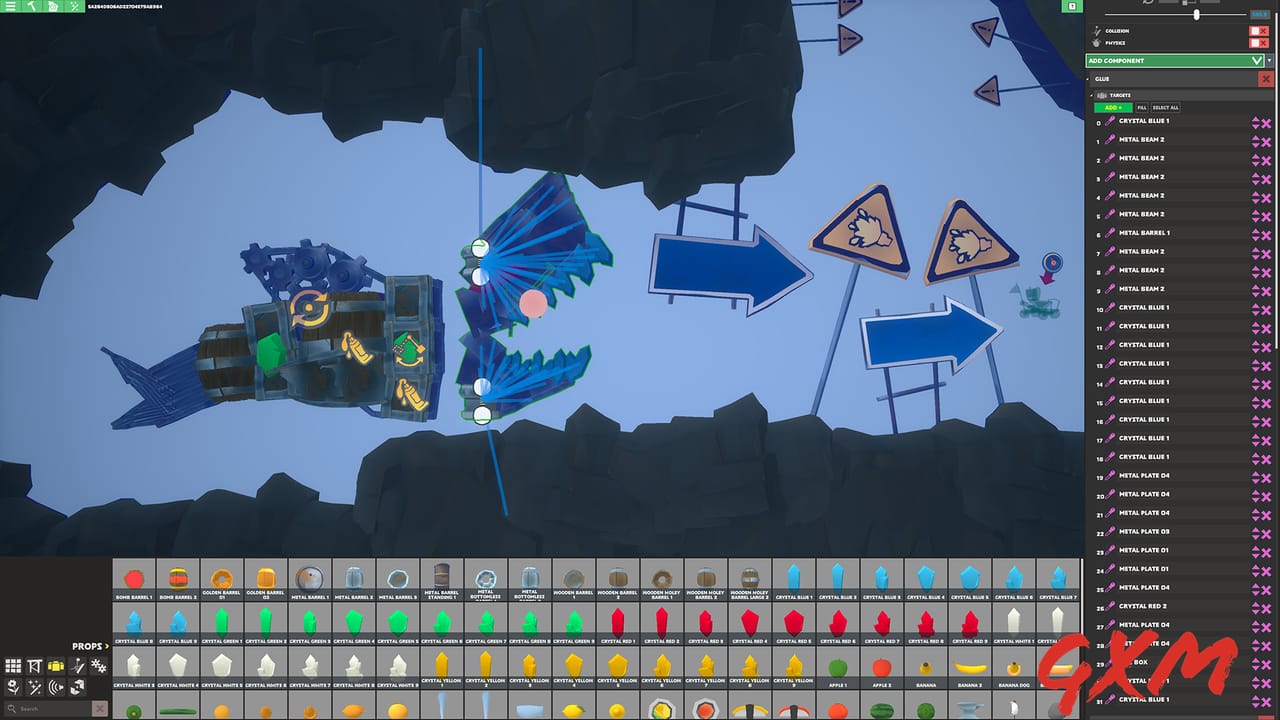Select the sound effects category icon
Image resolution: width=1280 pixels, height=720 pixels.
[56, 687]
